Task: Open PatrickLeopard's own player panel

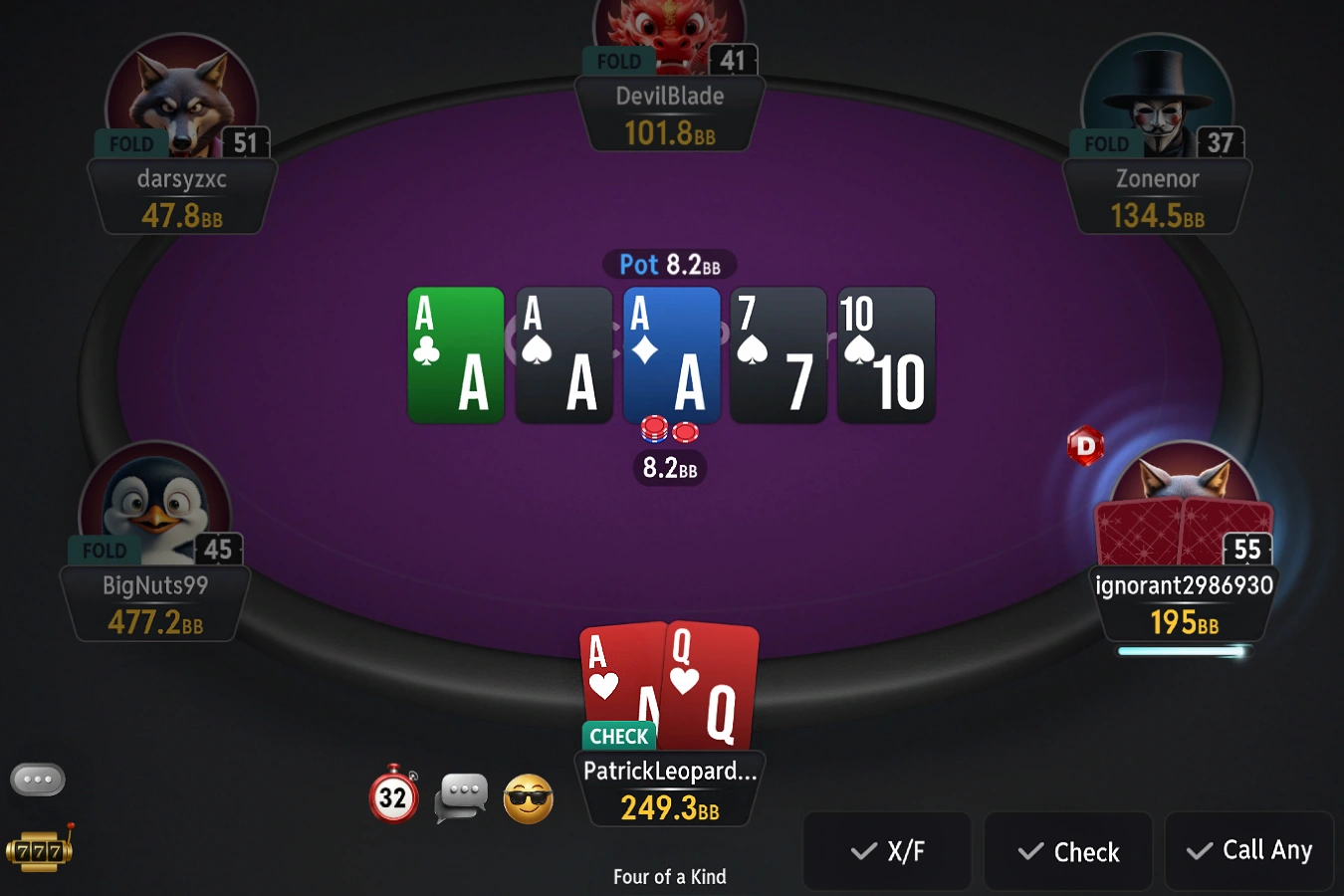Action: [x=669, y=788]
